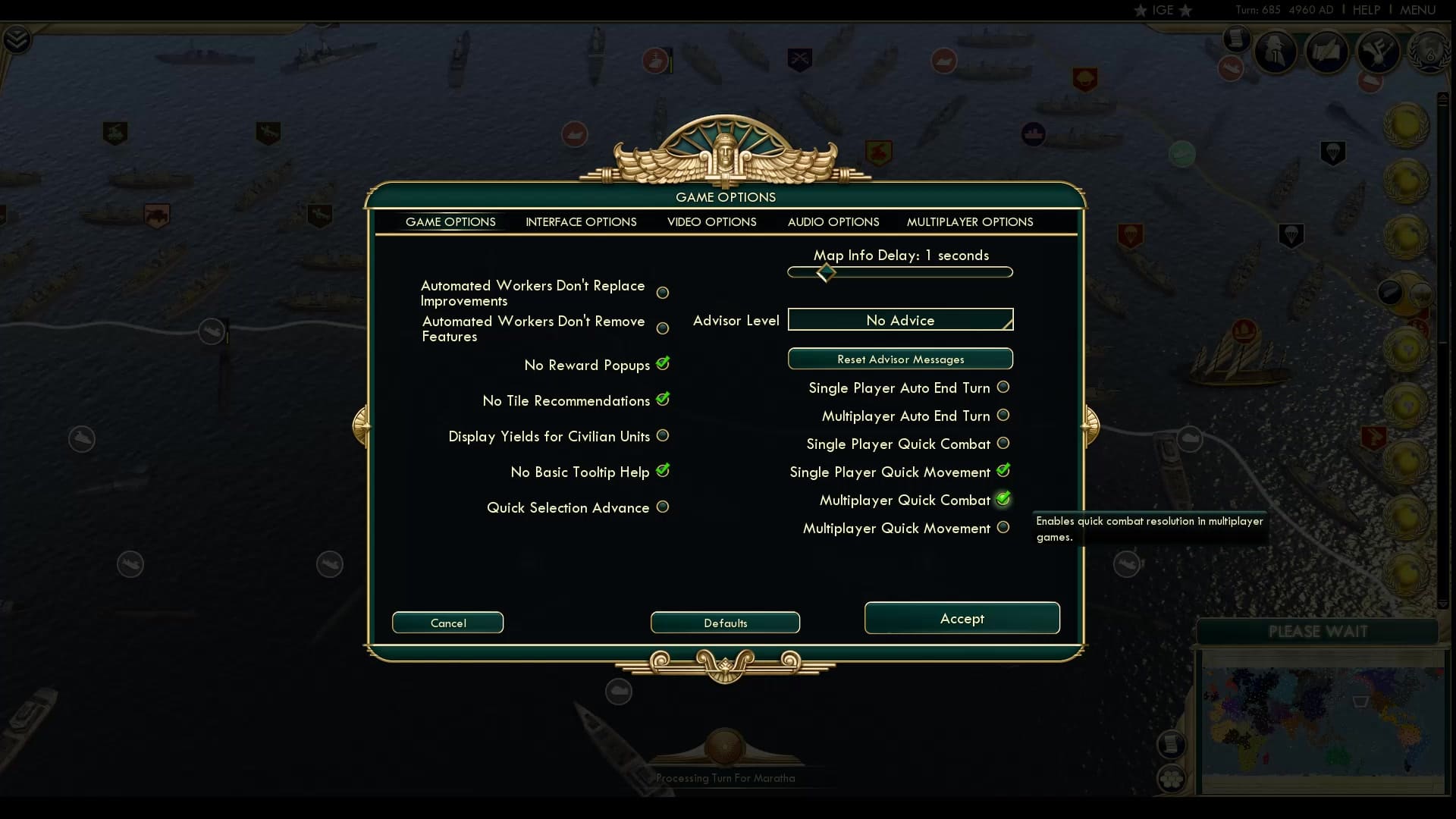Screen dimensions: 1456x819
Task: Open the Culture overview icon
Action: (x=1378, y=52)
